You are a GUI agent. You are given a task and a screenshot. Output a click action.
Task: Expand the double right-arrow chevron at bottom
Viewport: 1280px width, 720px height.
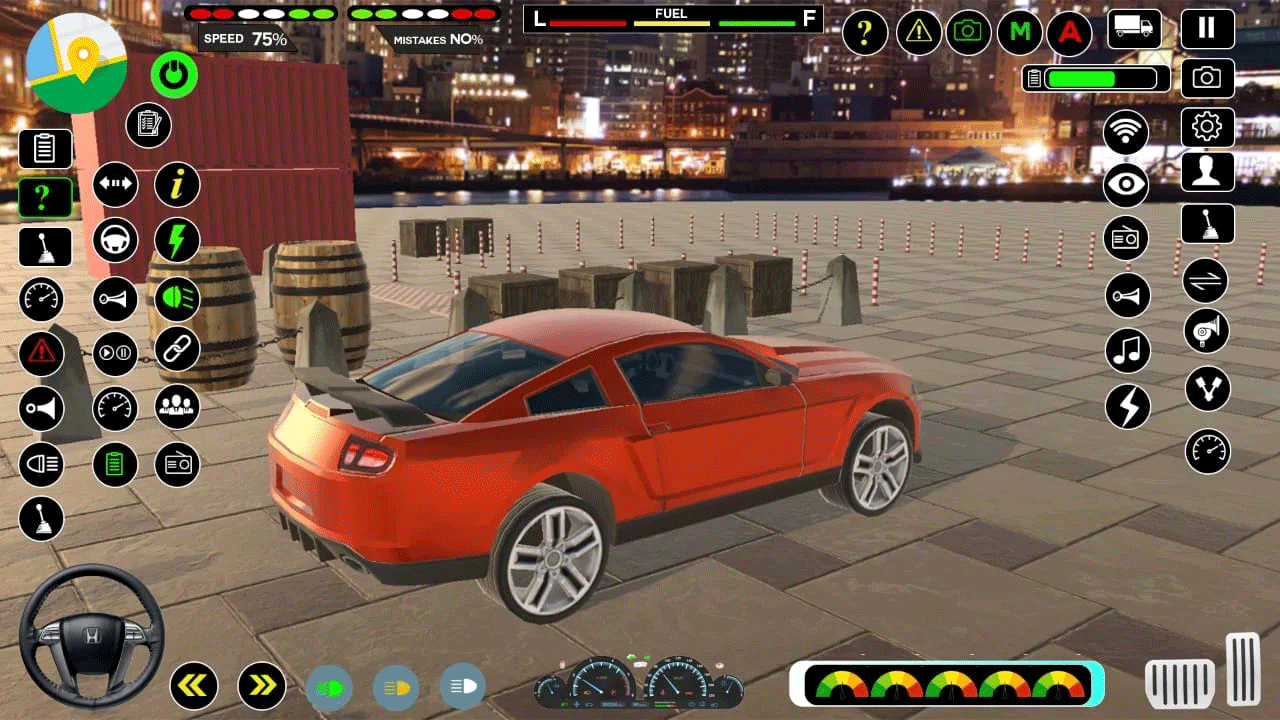pos(262,686)
